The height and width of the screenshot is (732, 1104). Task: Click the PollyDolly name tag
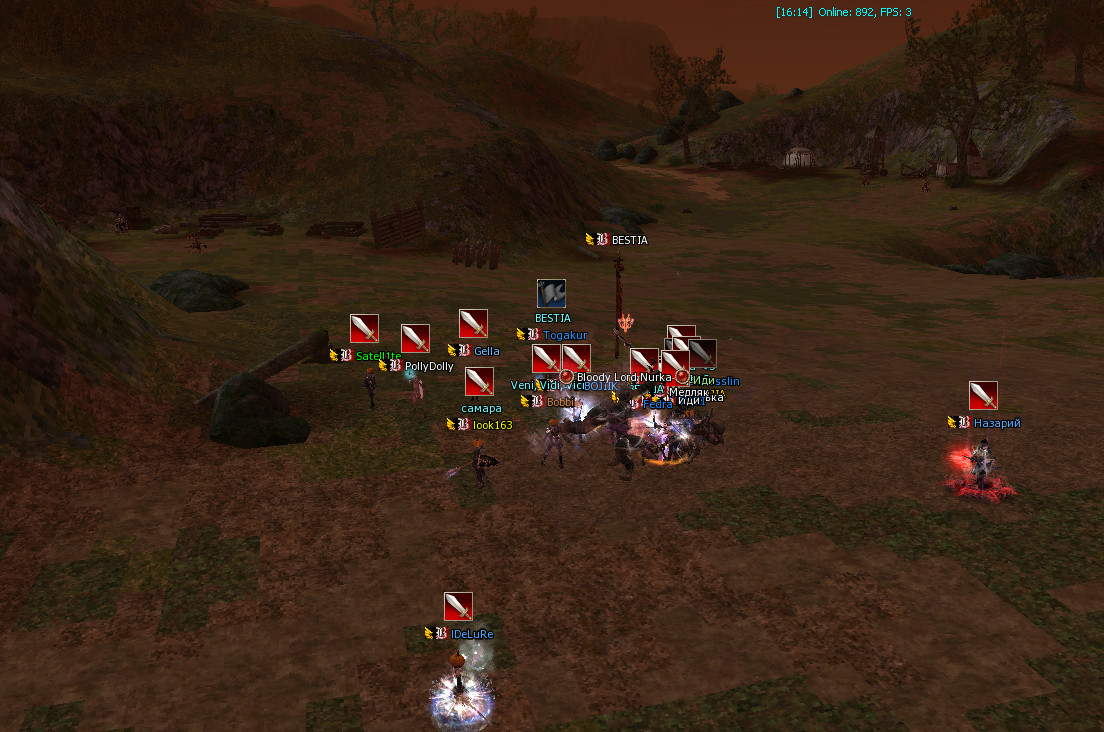[429, 367]
